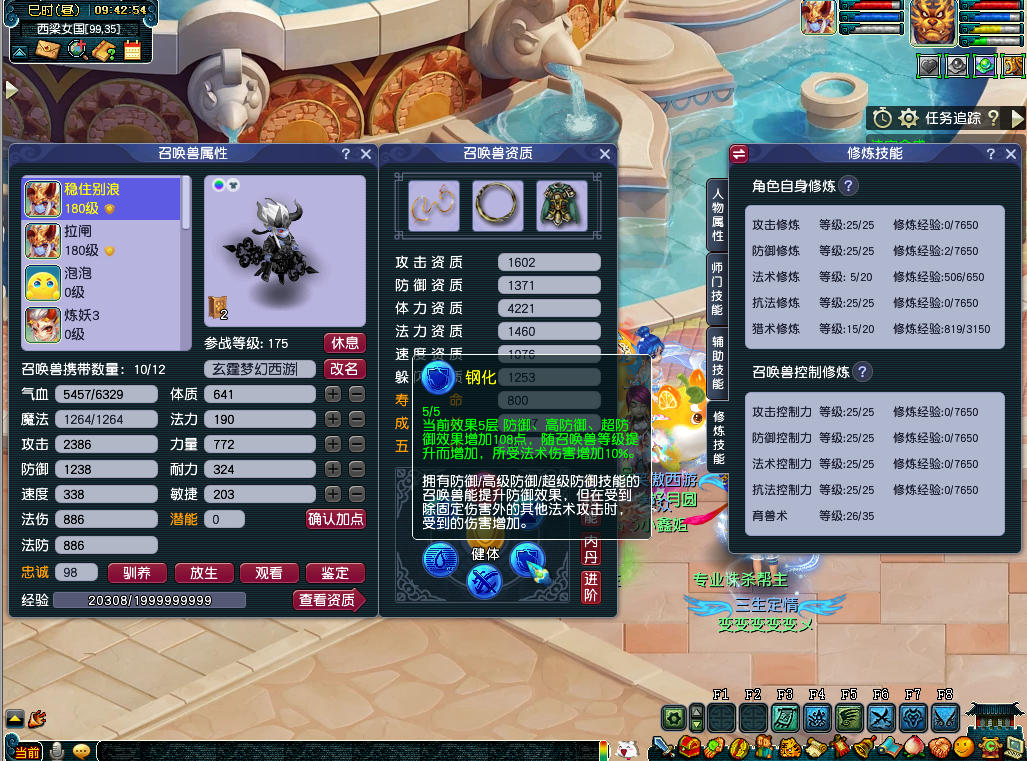Switch to the 人物属性 tab
This screenshot has width=1027, height=761.
[x=717, y=214]
